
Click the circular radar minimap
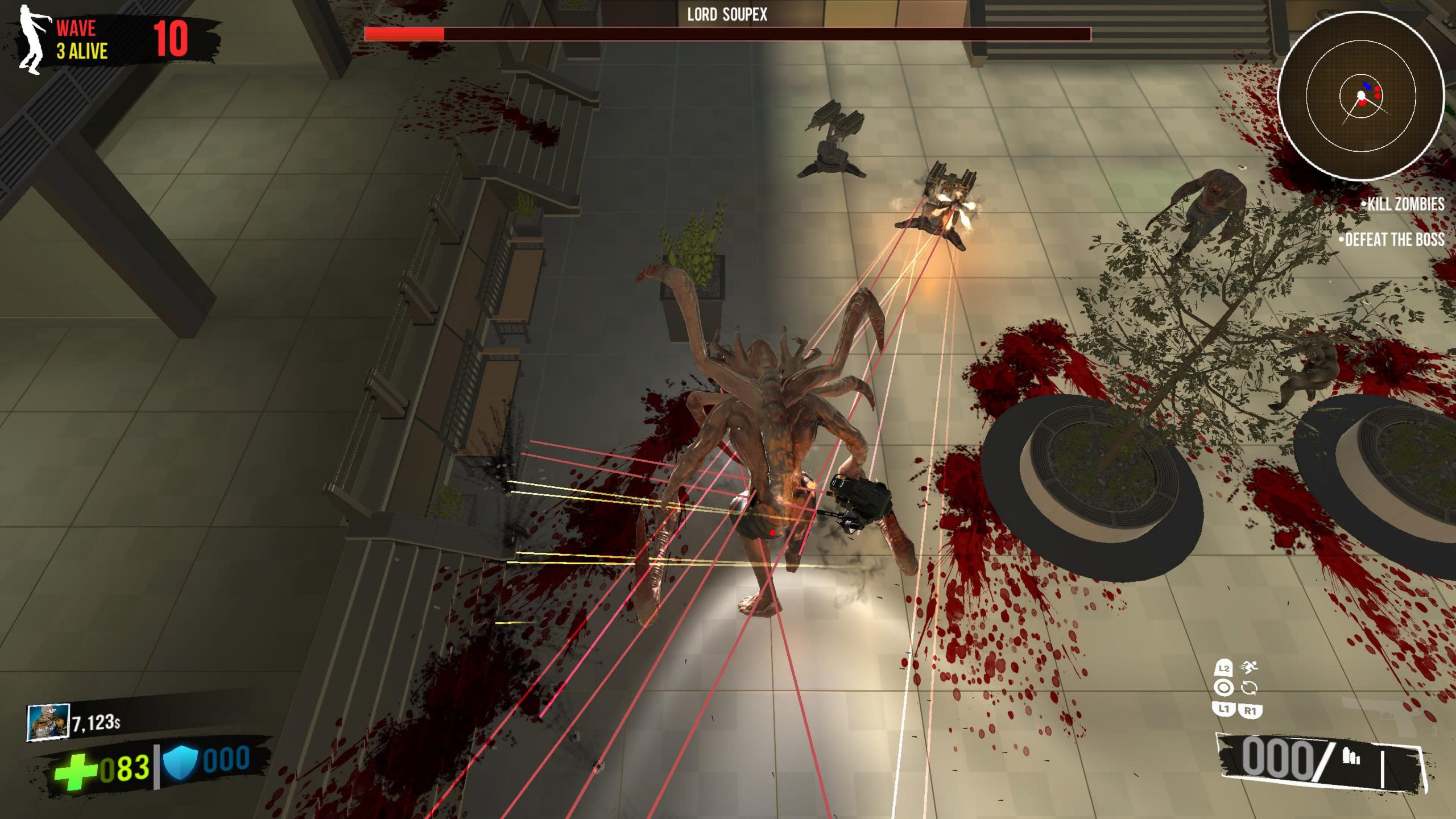(1360, 95)
